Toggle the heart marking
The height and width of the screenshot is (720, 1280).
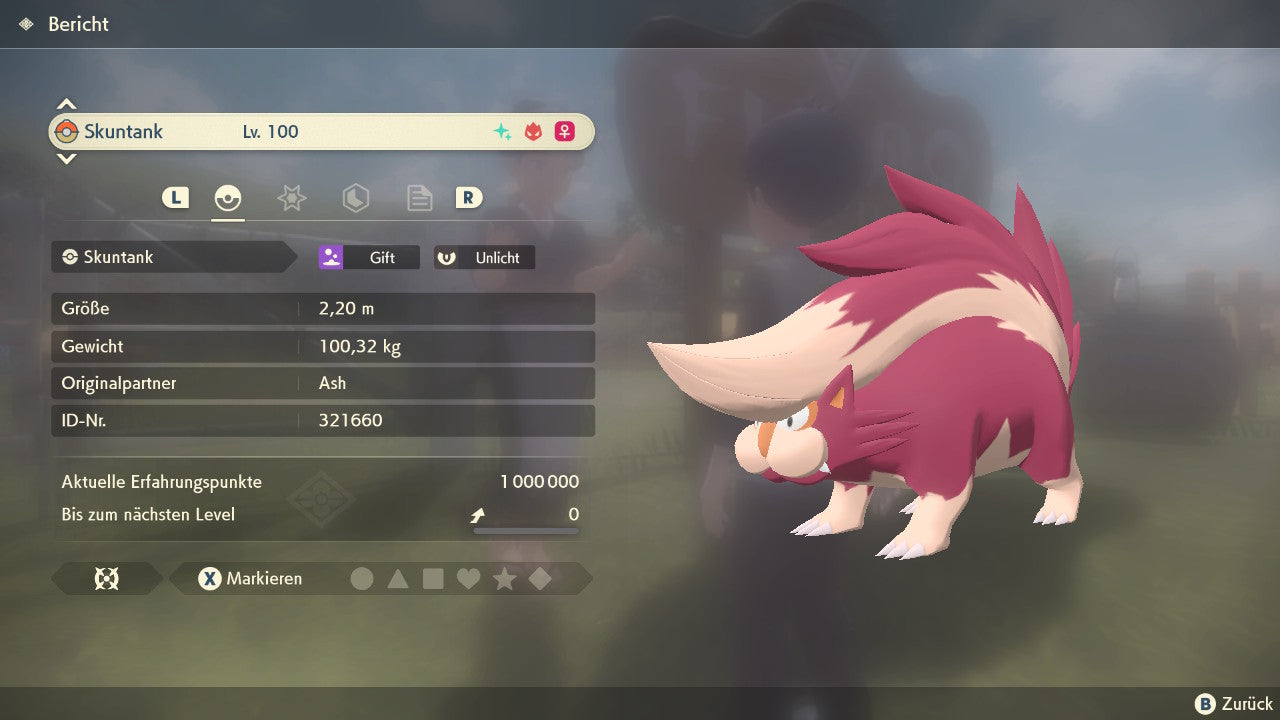pyautogui.click(x=468, y=578)
